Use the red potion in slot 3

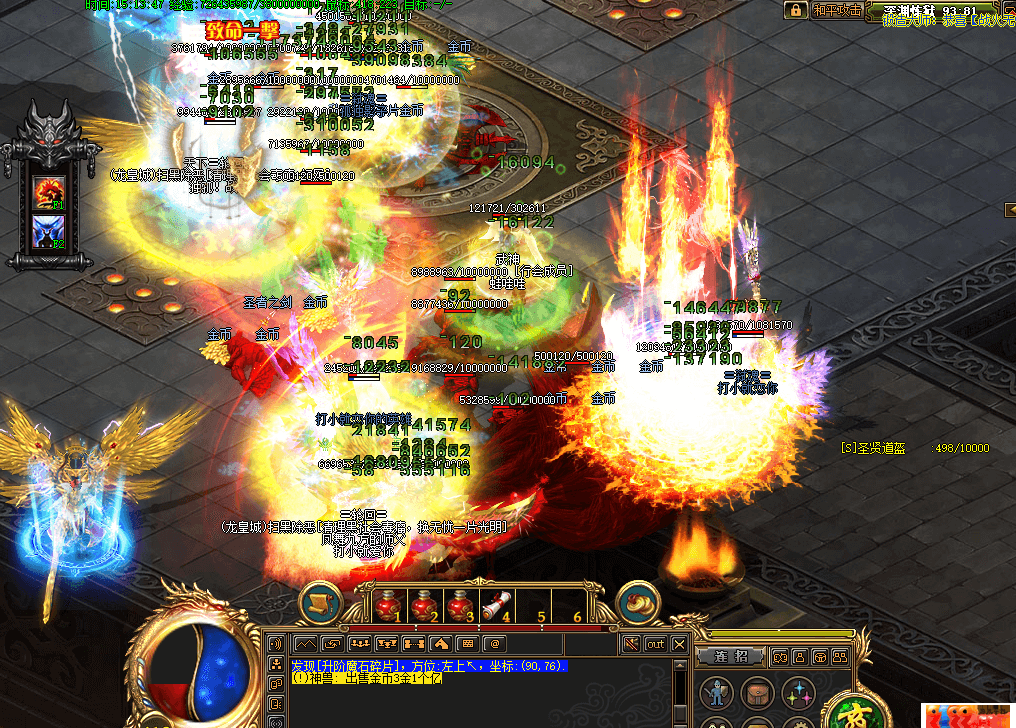pyautogui.click(x=460, y=606)
